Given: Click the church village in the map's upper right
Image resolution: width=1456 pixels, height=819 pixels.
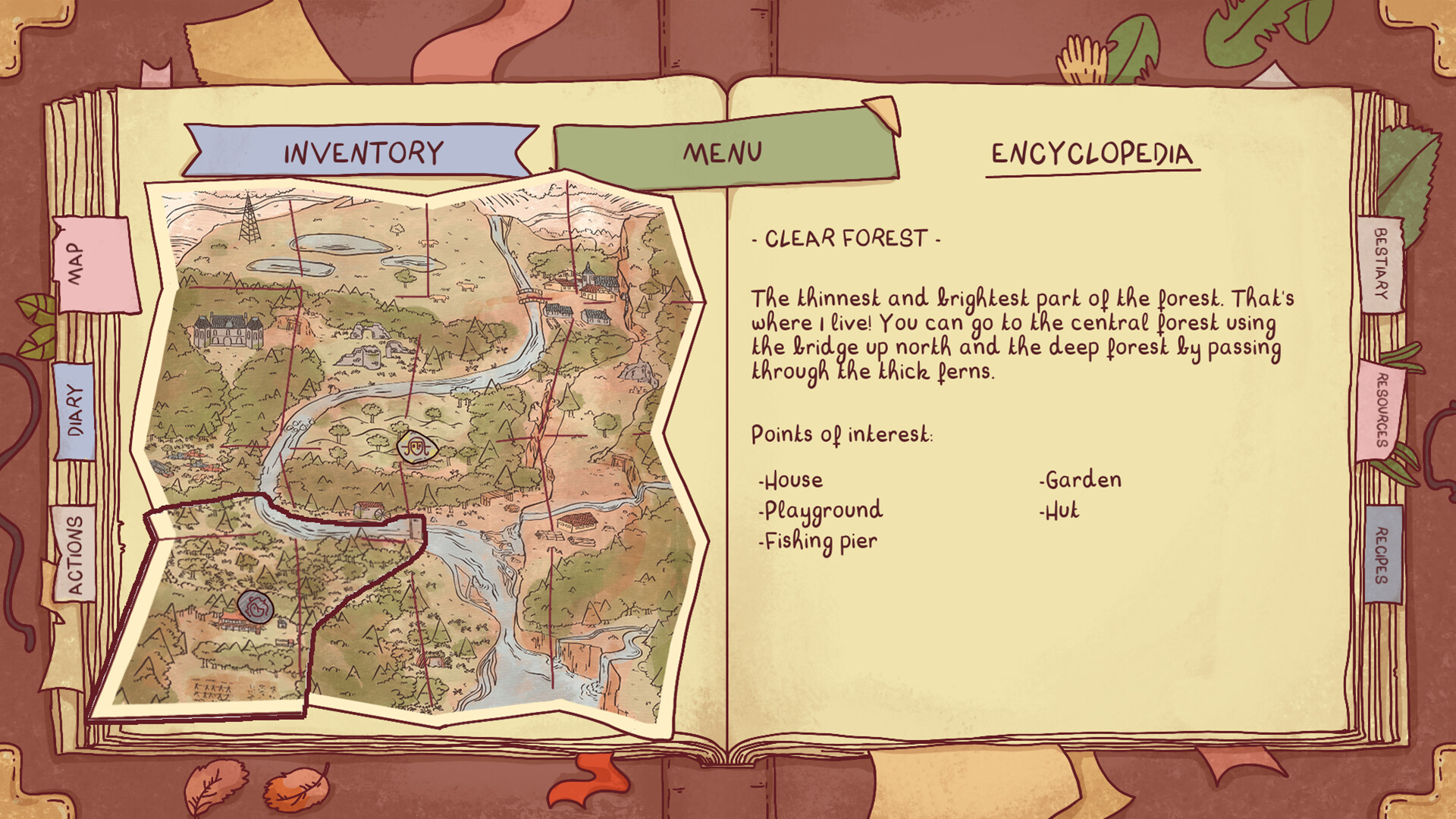Looking at the screenshot, I should click(590, 275).
